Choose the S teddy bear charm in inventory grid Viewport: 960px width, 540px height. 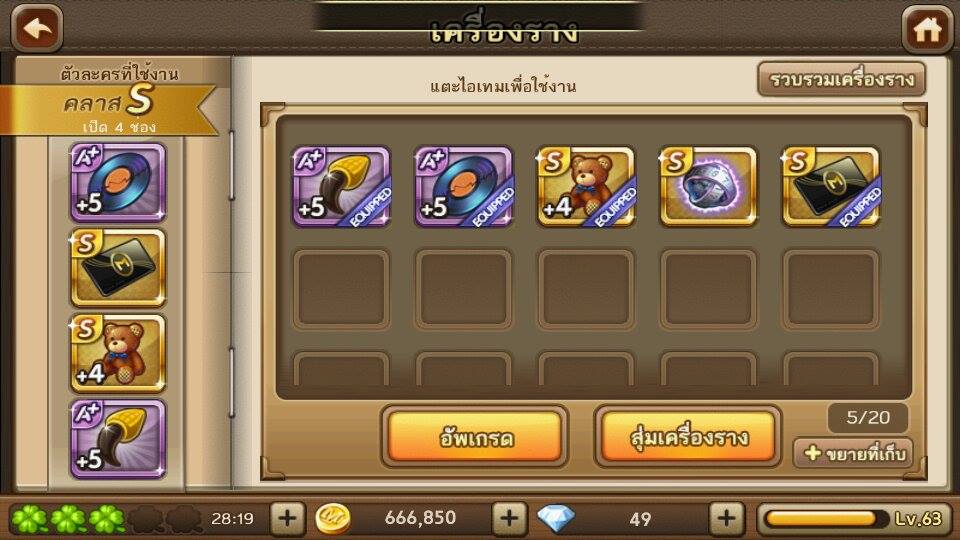point(586,187)
